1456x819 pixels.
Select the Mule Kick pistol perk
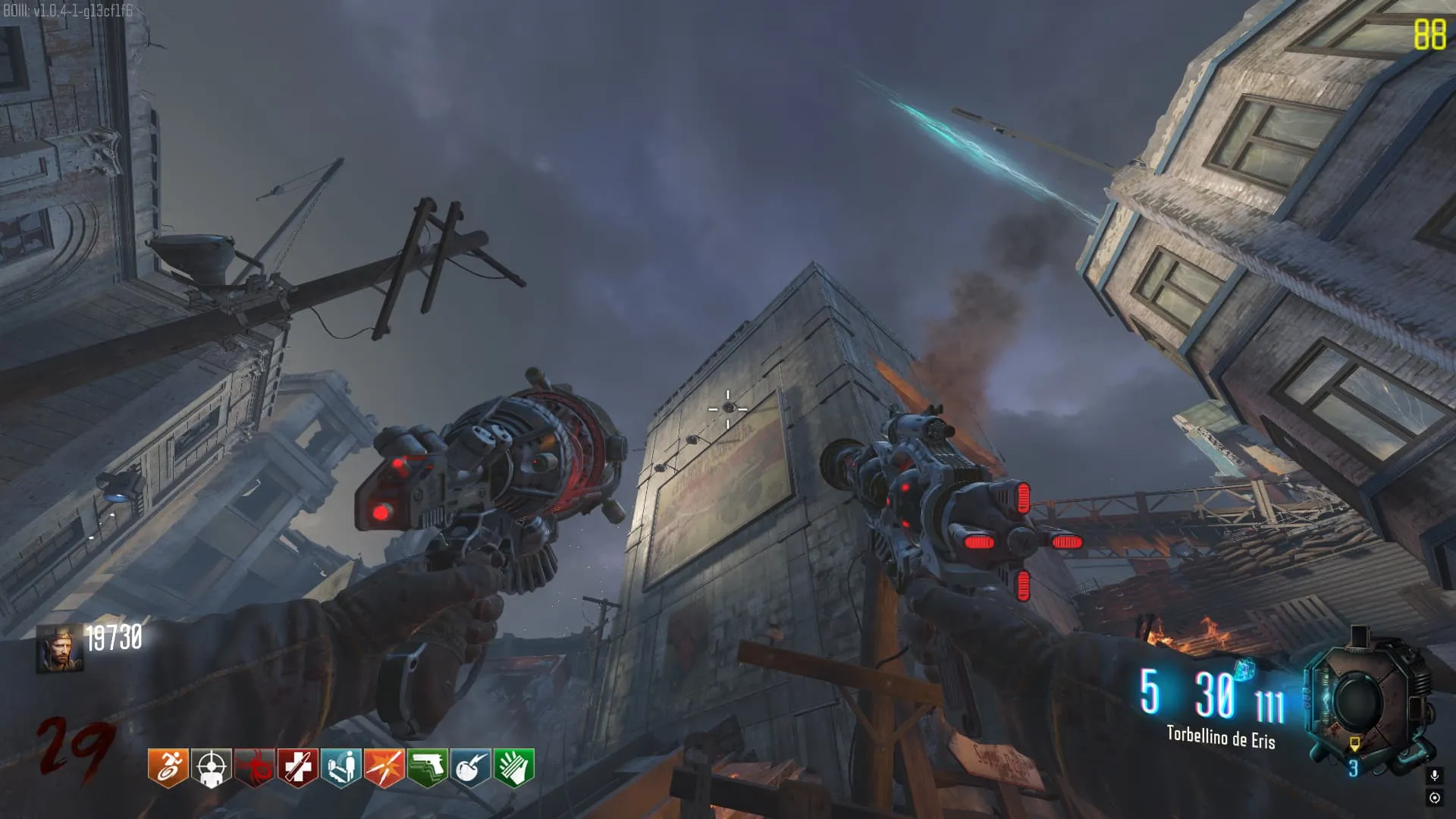(427, 767)
